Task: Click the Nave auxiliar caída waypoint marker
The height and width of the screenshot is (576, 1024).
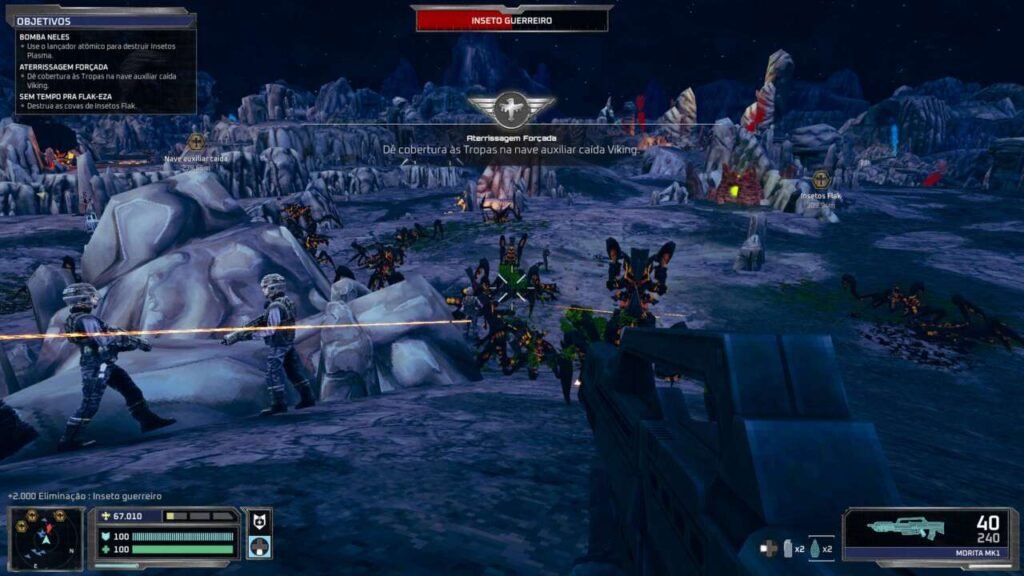Action: click(x=196, y=142)
